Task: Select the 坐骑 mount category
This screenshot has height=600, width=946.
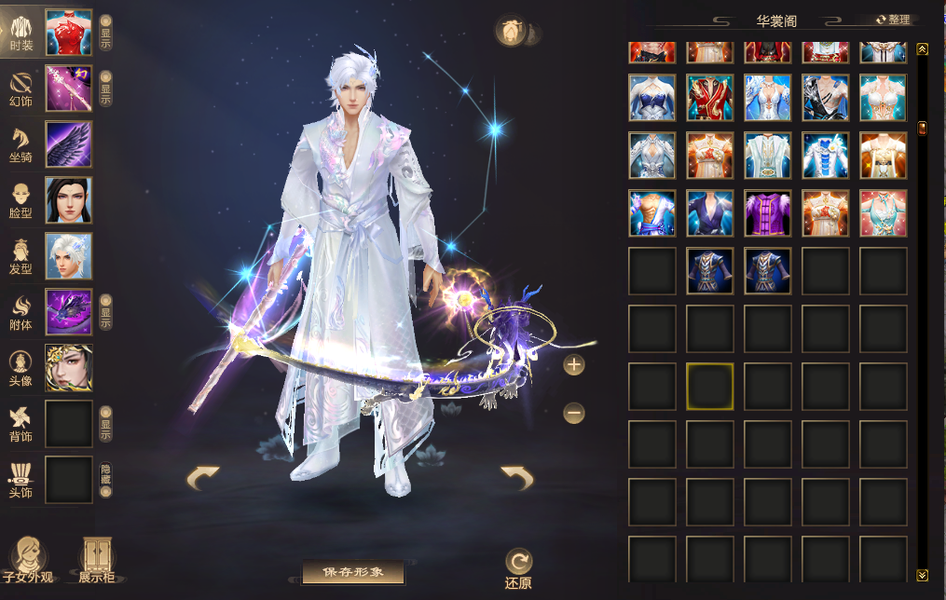Action: [x=21, y=144]
